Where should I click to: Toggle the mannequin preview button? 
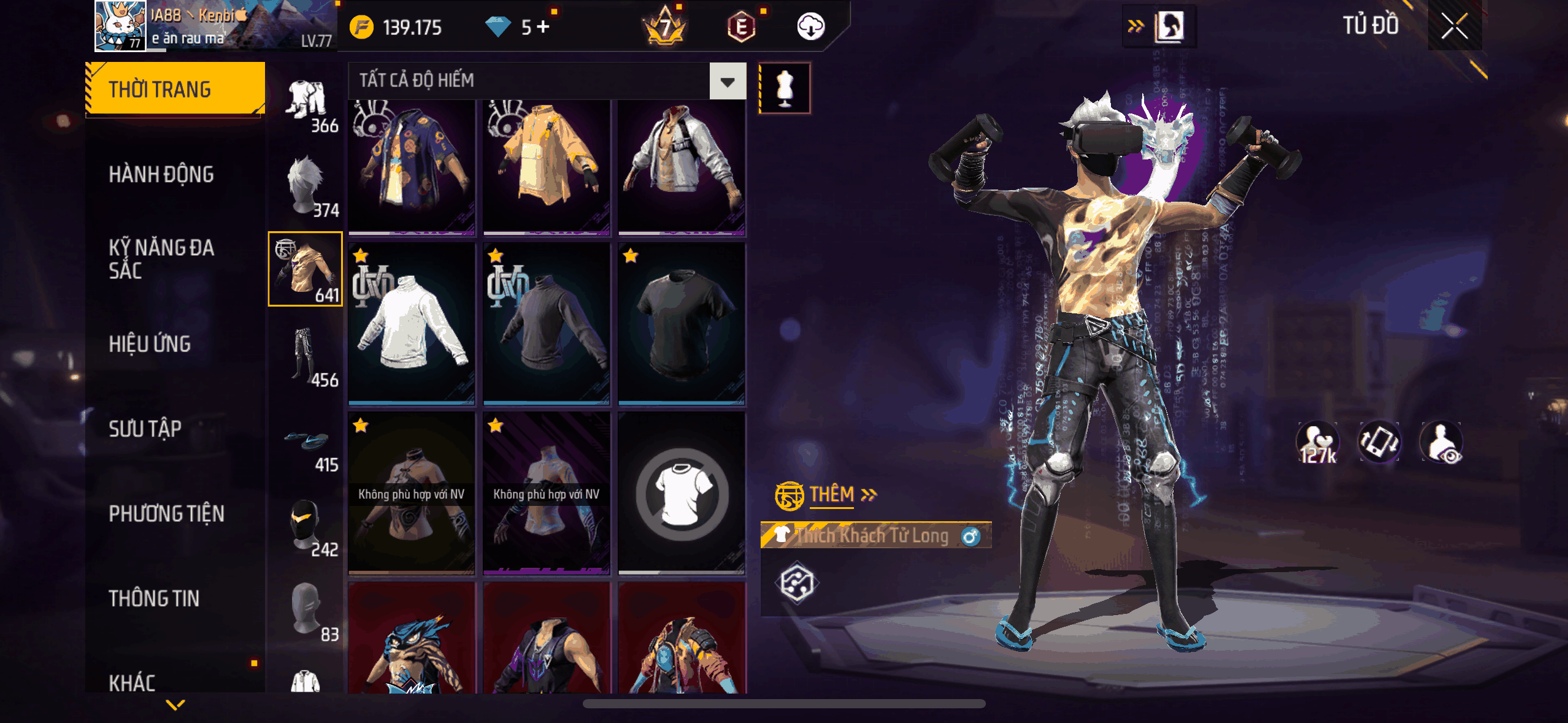pyautogui.click(x=785, y=88)
